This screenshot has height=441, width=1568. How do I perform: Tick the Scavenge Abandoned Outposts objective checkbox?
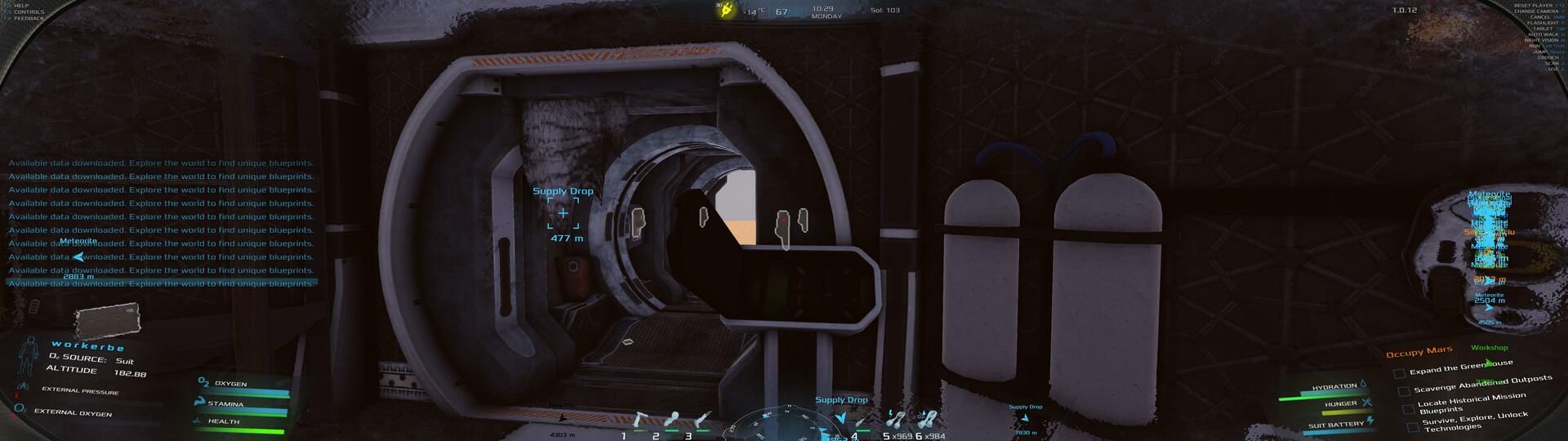[x=1404, y=391]
